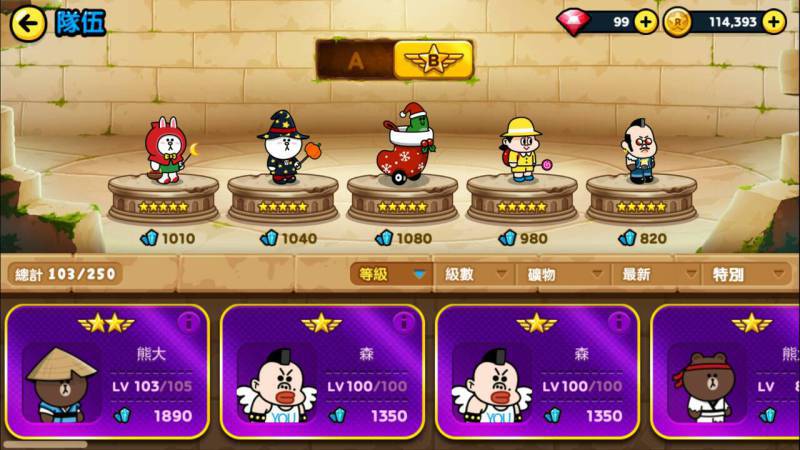Switch to team A tab
The width and height of the screenshot is (800, 450).
[x=355, y=60]
